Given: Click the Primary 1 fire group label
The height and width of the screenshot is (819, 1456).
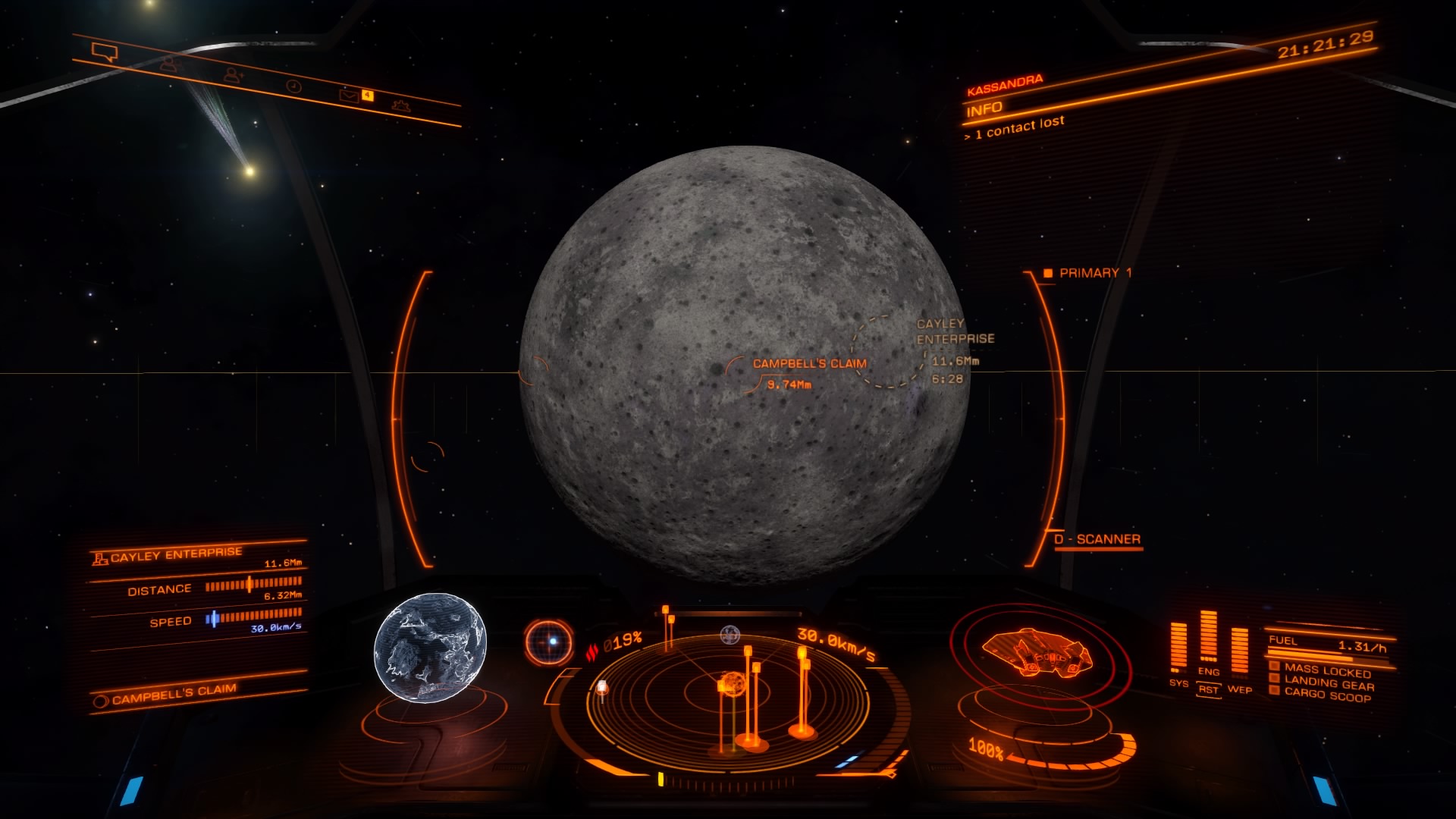Looking at the screenshot, I should point(1094,273).
